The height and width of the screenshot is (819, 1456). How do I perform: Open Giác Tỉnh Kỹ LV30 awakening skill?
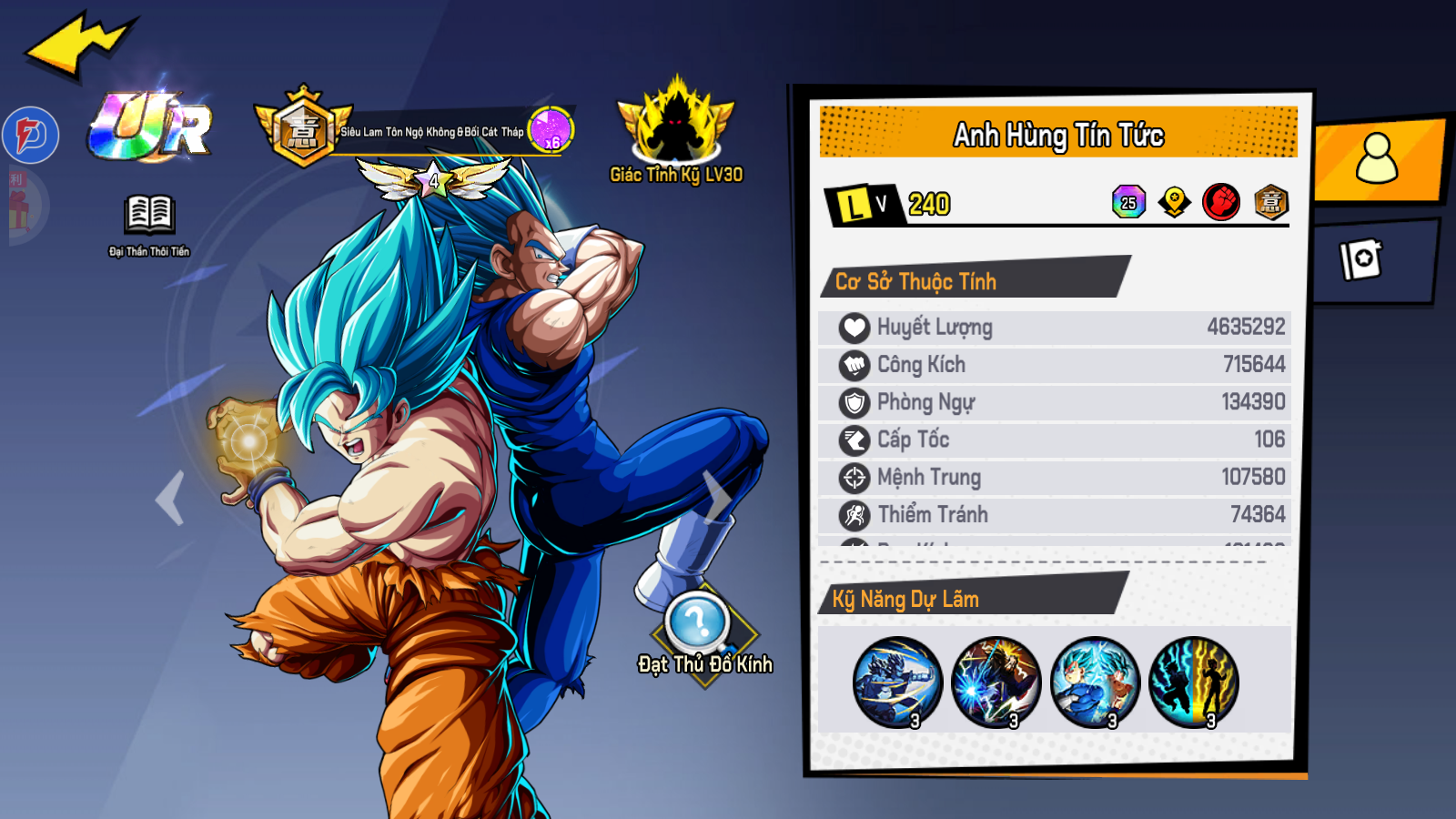676,127
